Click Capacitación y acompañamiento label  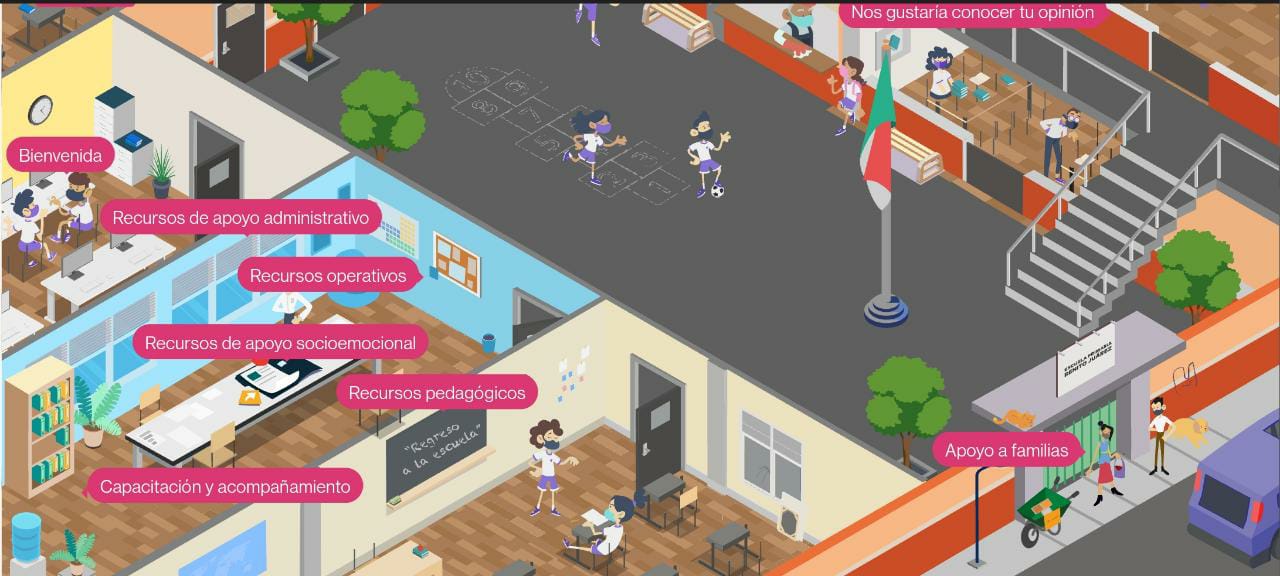point(225,487)
